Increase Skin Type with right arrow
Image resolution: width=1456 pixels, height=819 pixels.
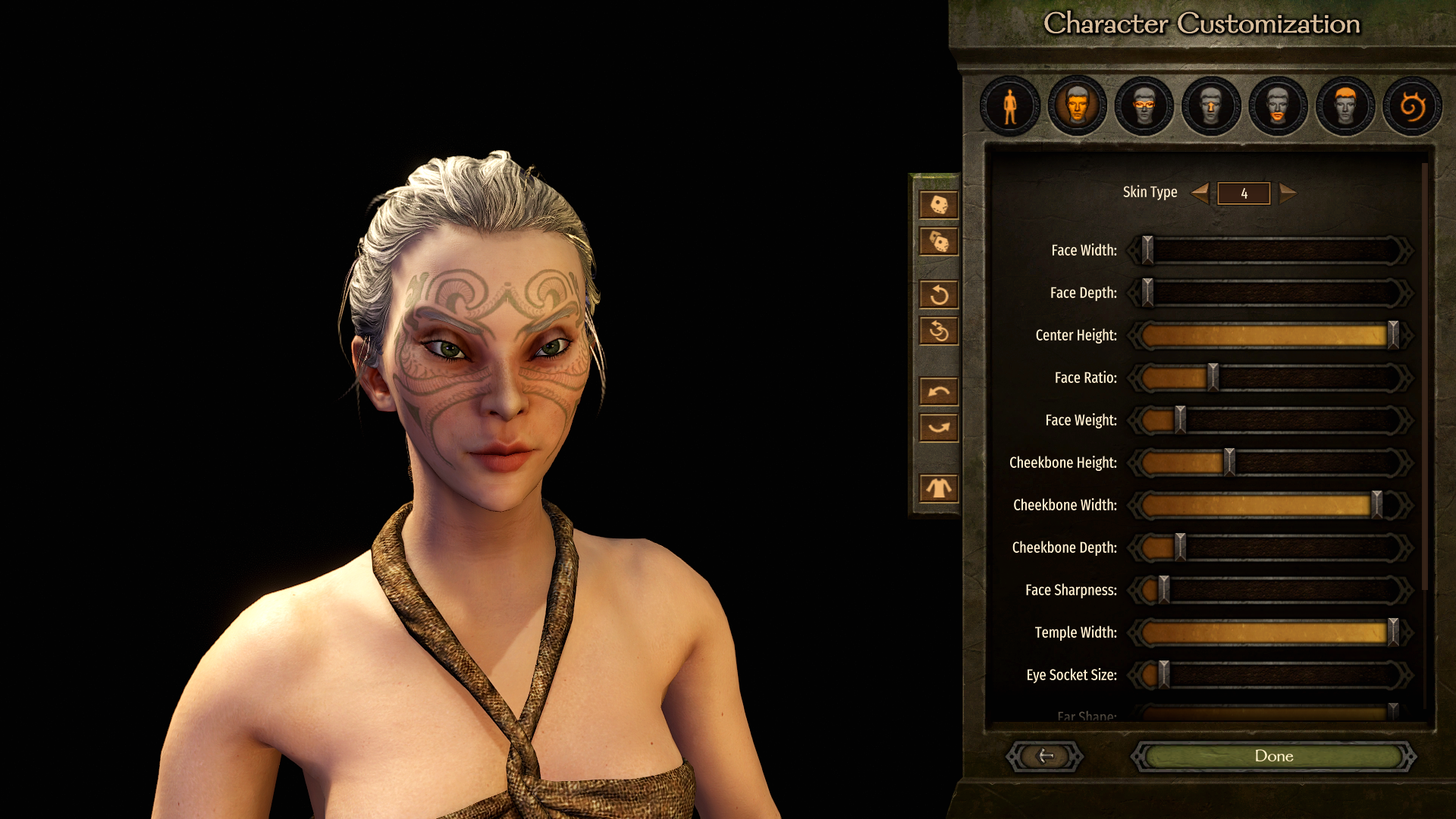(x=1288, y=193)
